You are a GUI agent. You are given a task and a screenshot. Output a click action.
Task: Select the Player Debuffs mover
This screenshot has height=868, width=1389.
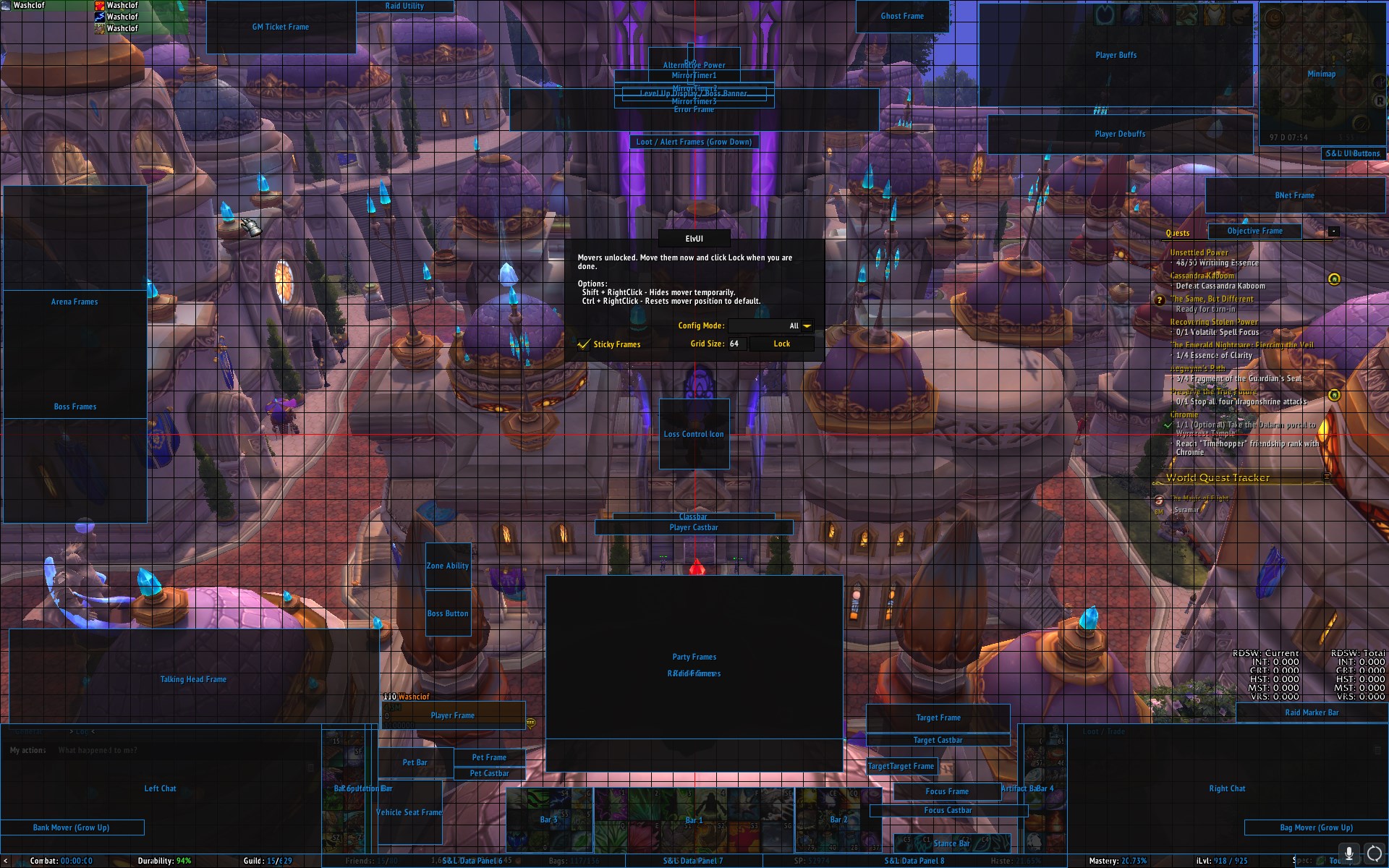(1119, 134)
